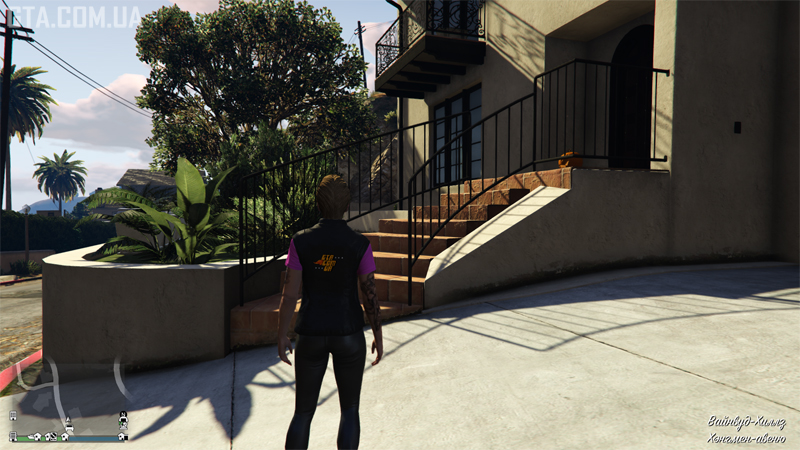The image size is (800, 450).
Task: Select the north compass marker on the minimap
Action: tap(123, 414)
